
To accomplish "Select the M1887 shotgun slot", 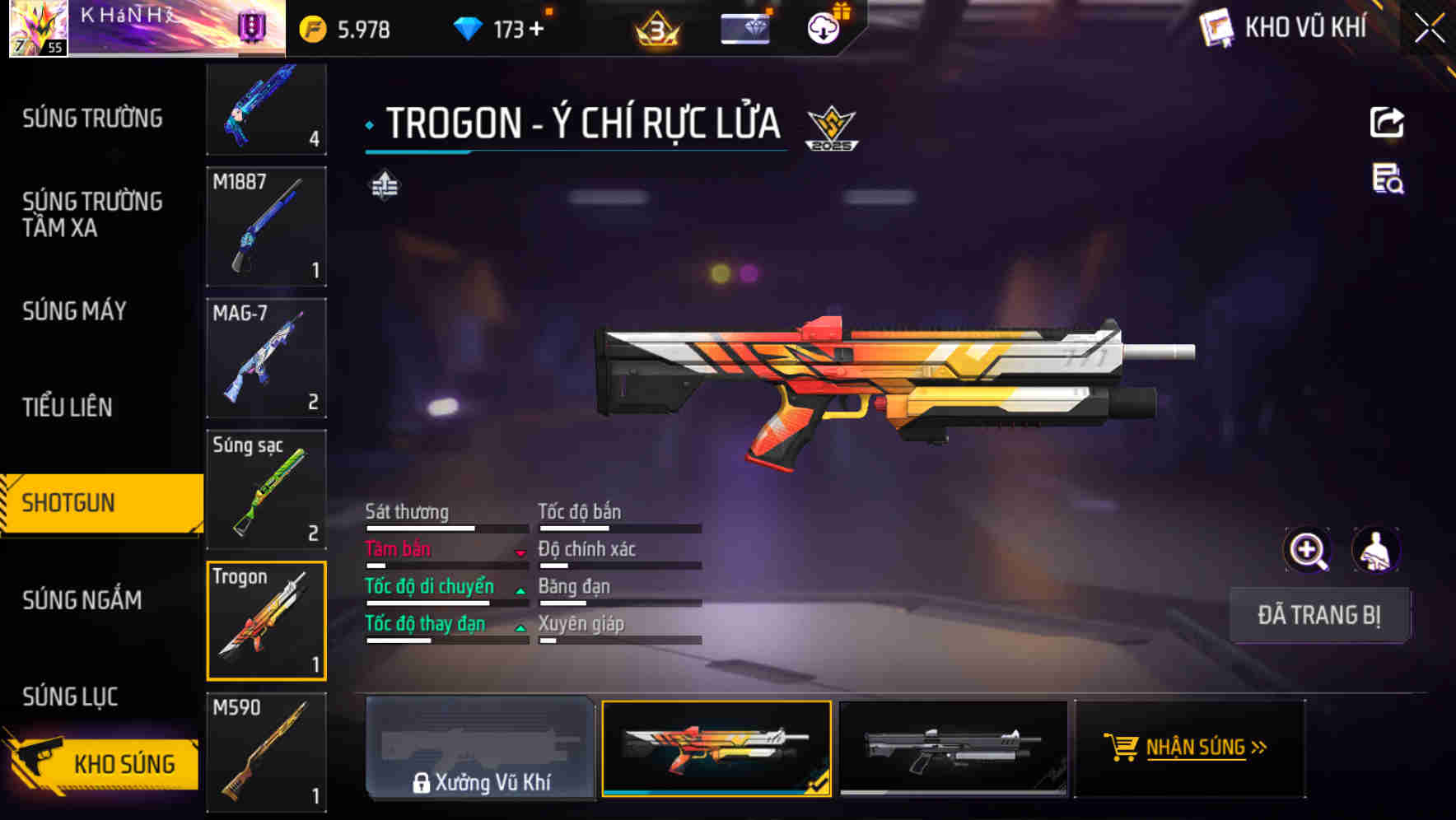I will point(266,226).
